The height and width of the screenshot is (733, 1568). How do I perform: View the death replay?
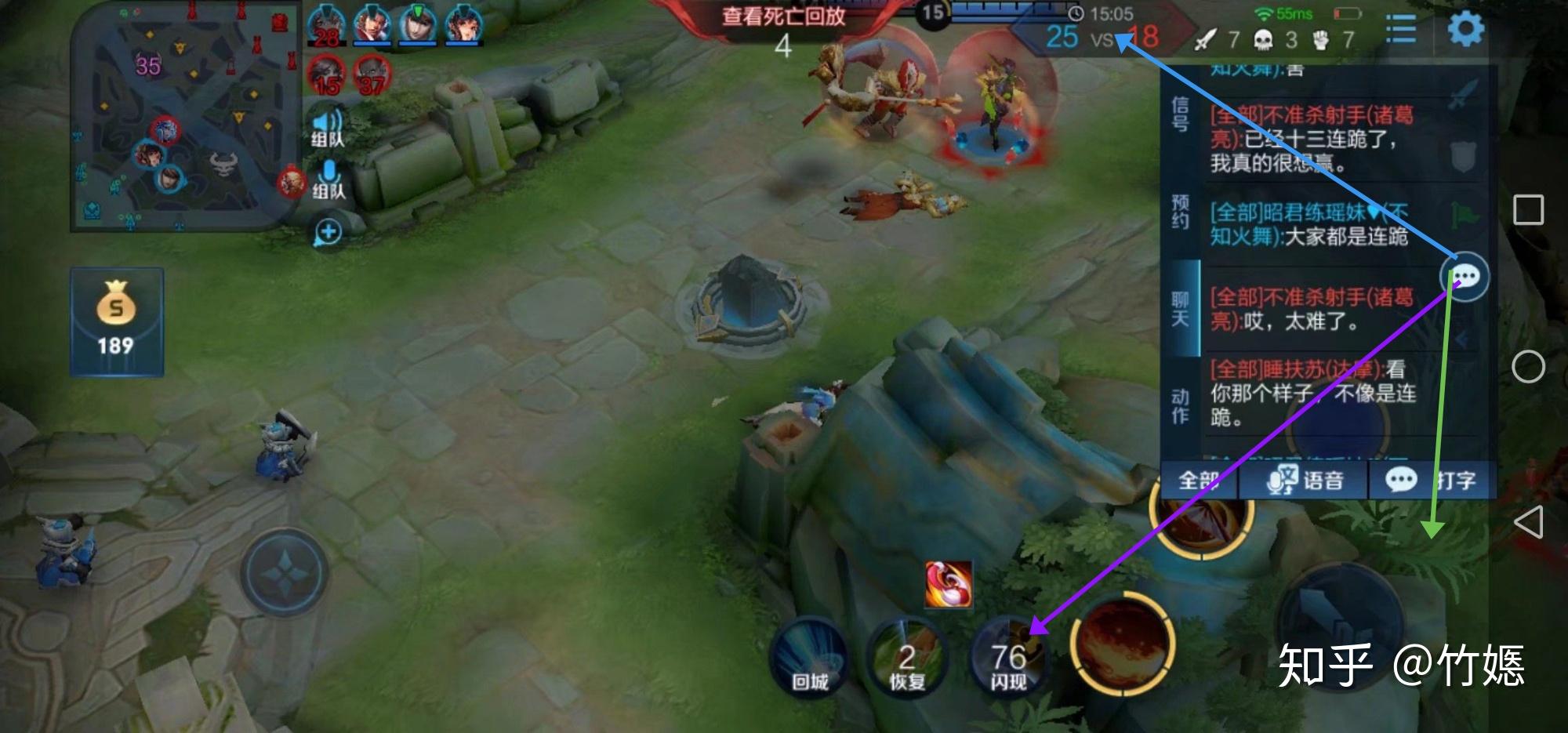point(782,16)
